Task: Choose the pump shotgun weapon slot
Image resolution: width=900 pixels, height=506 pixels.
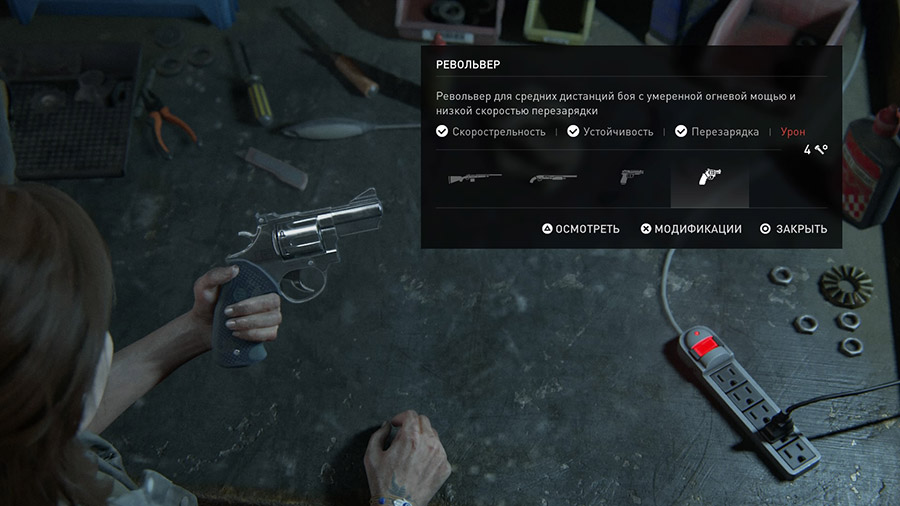Action: [x=553, y=178]
